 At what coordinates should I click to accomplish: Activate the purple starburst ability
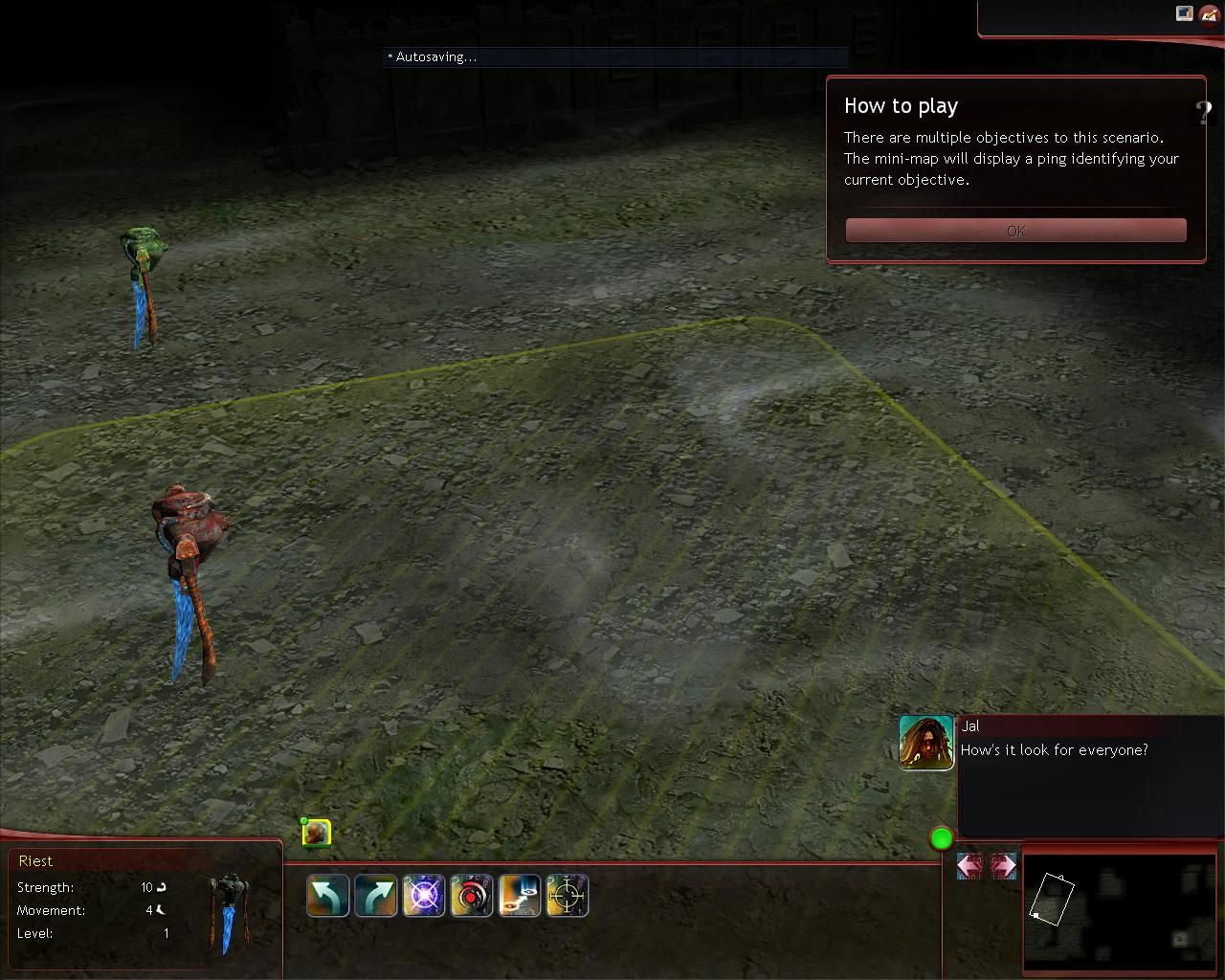point(424,897)
